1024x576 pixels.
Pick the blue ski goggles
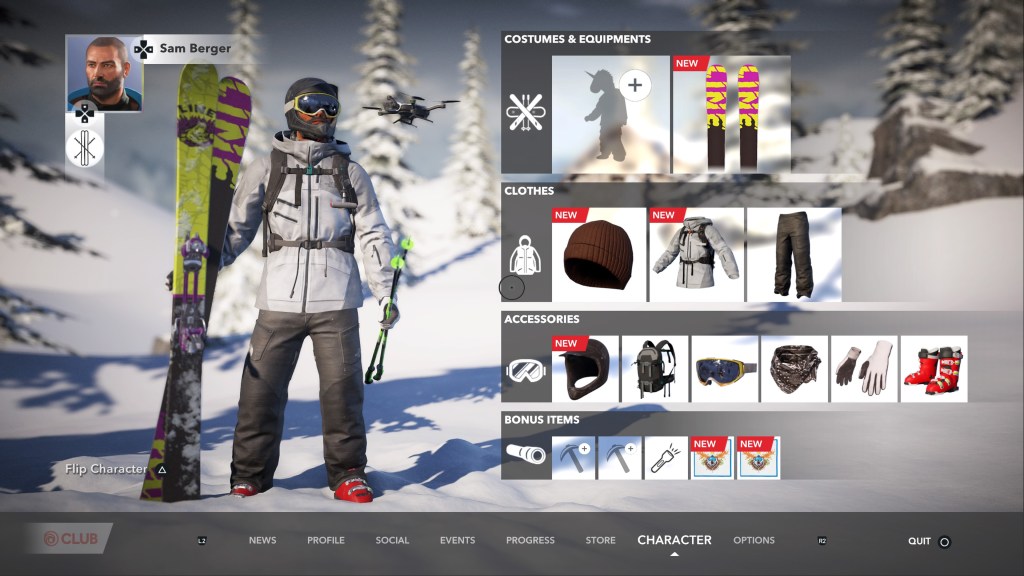click(x=724, y=369)
